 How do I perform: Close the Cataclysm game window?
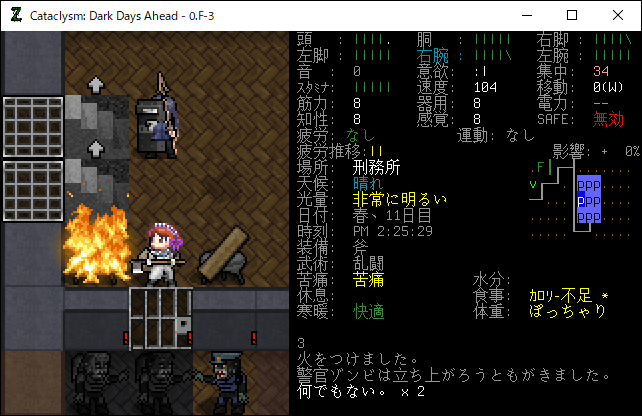coord(618,15)
